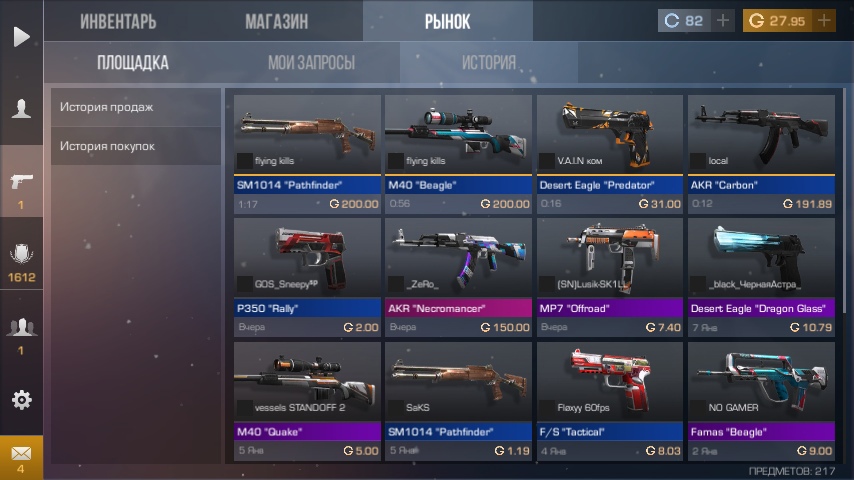Add silver currency with plus button
Viewport: 854px width, 480px height.
[723, 21]
